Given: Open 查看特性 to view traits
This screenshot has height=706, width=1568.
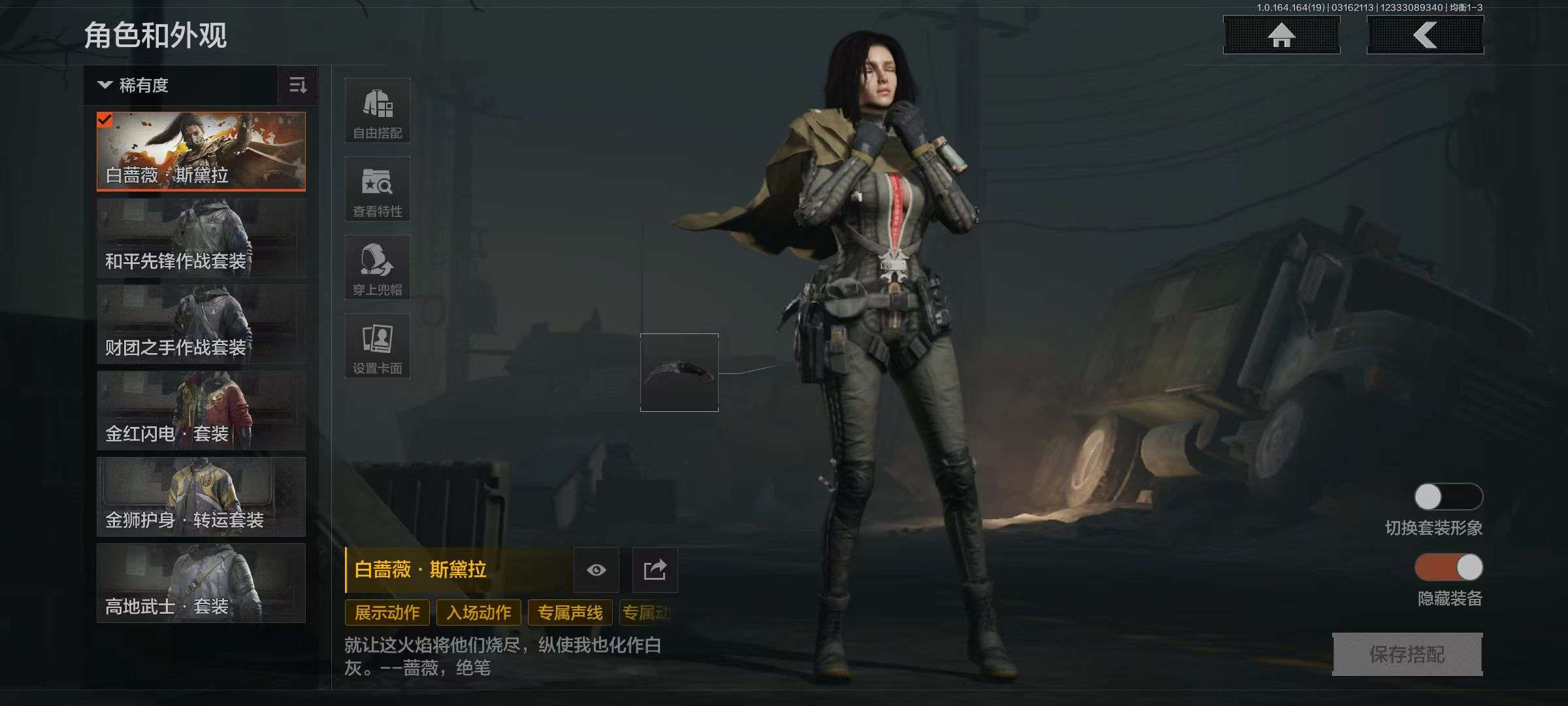Looking at the screenshot, I should tap(378, 189).
